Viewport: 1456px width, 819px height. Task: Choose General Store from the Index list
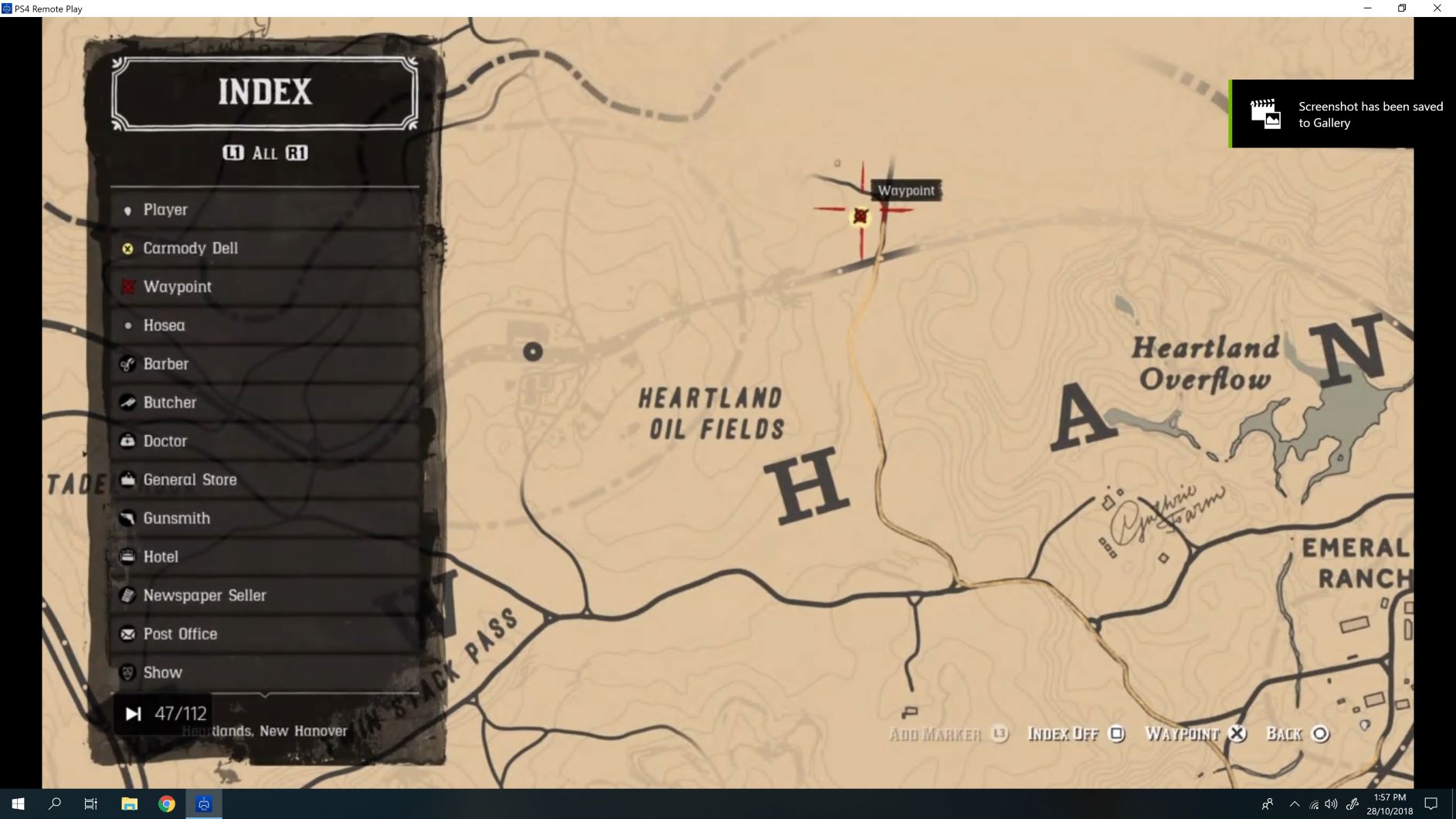point(189,479)
